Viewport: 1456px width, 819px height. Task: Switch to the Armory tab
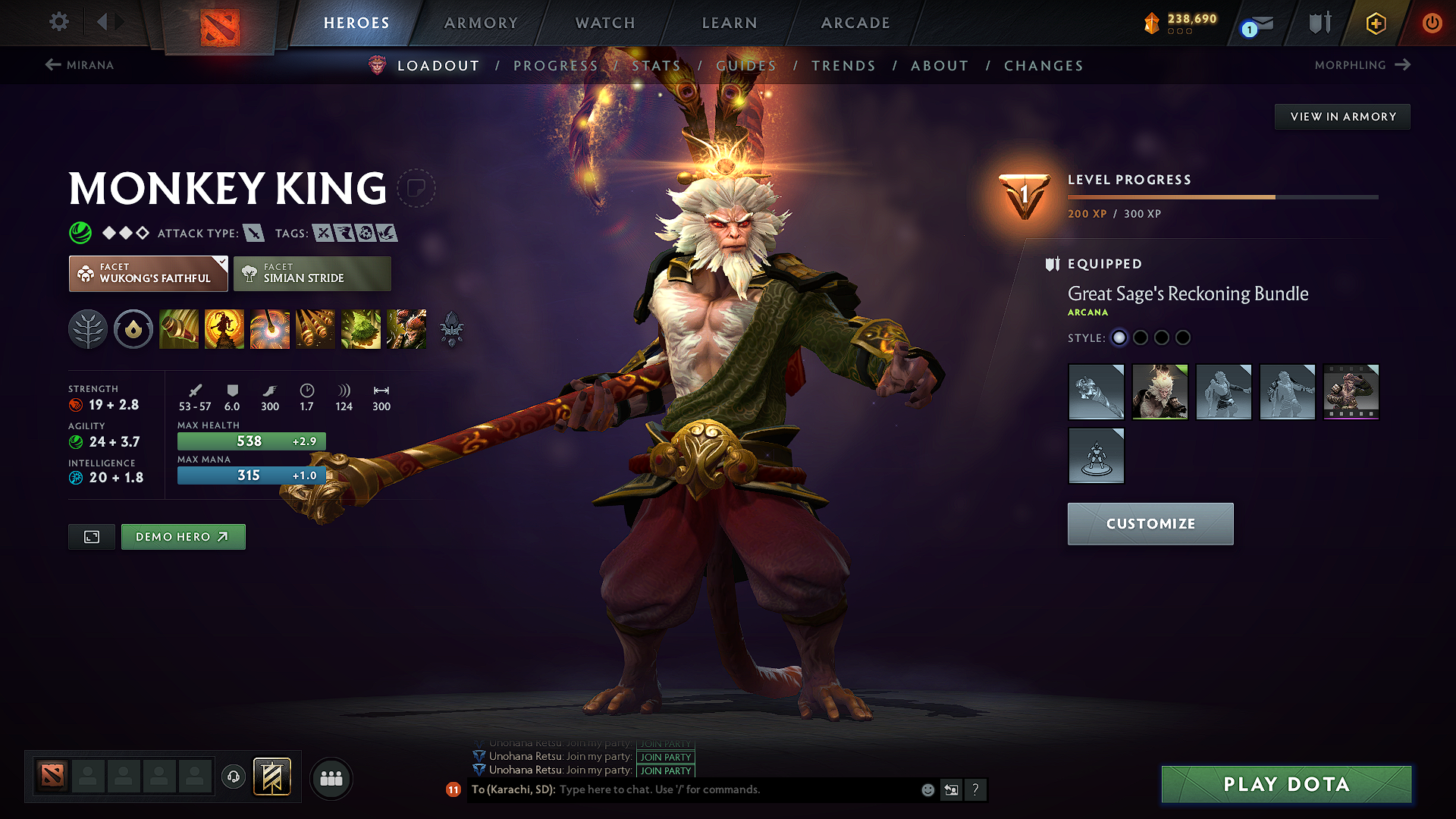(x=480, y=23)
